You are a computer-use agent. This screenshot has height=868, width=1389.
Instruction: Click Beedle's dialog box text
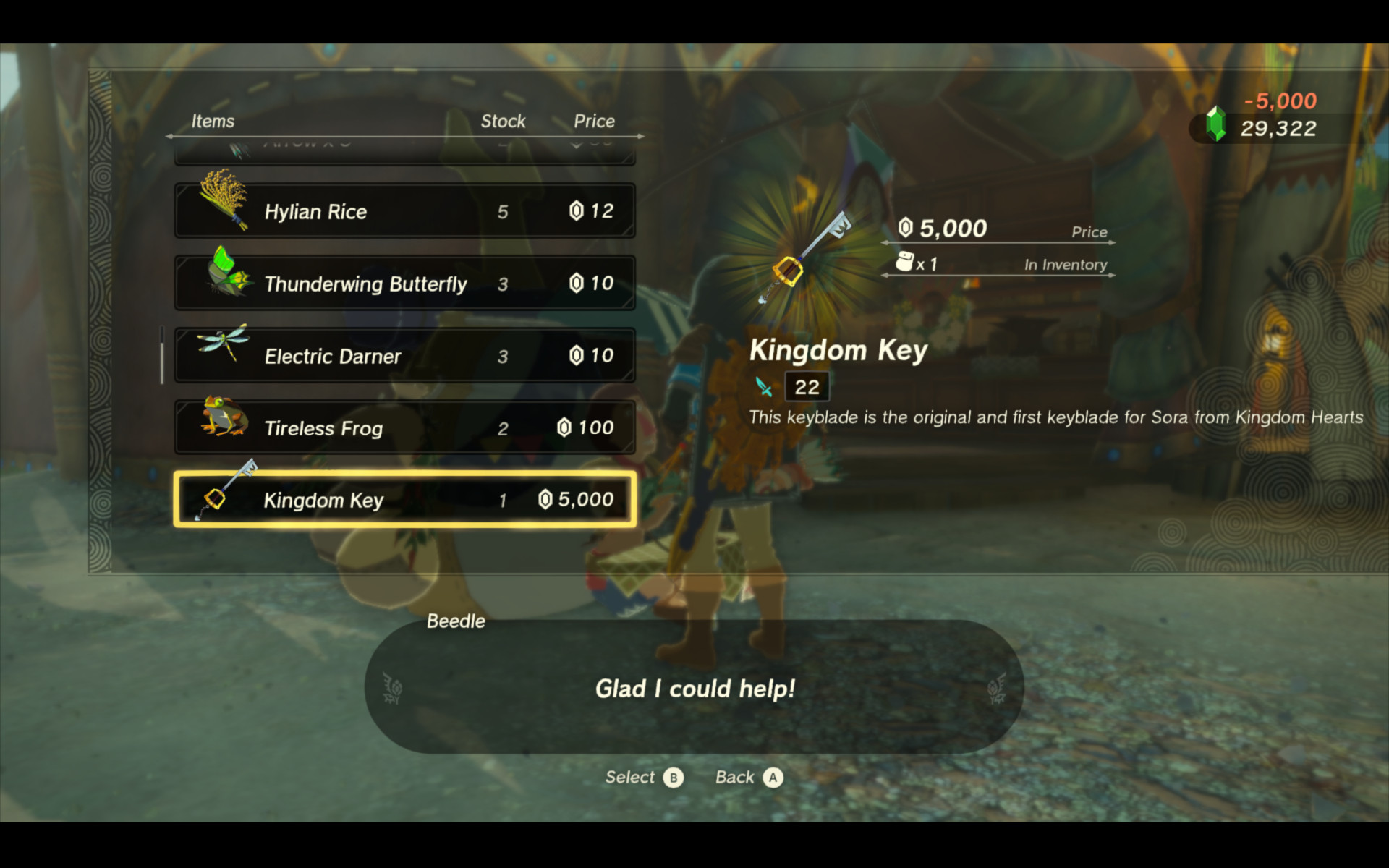(693, 689)
